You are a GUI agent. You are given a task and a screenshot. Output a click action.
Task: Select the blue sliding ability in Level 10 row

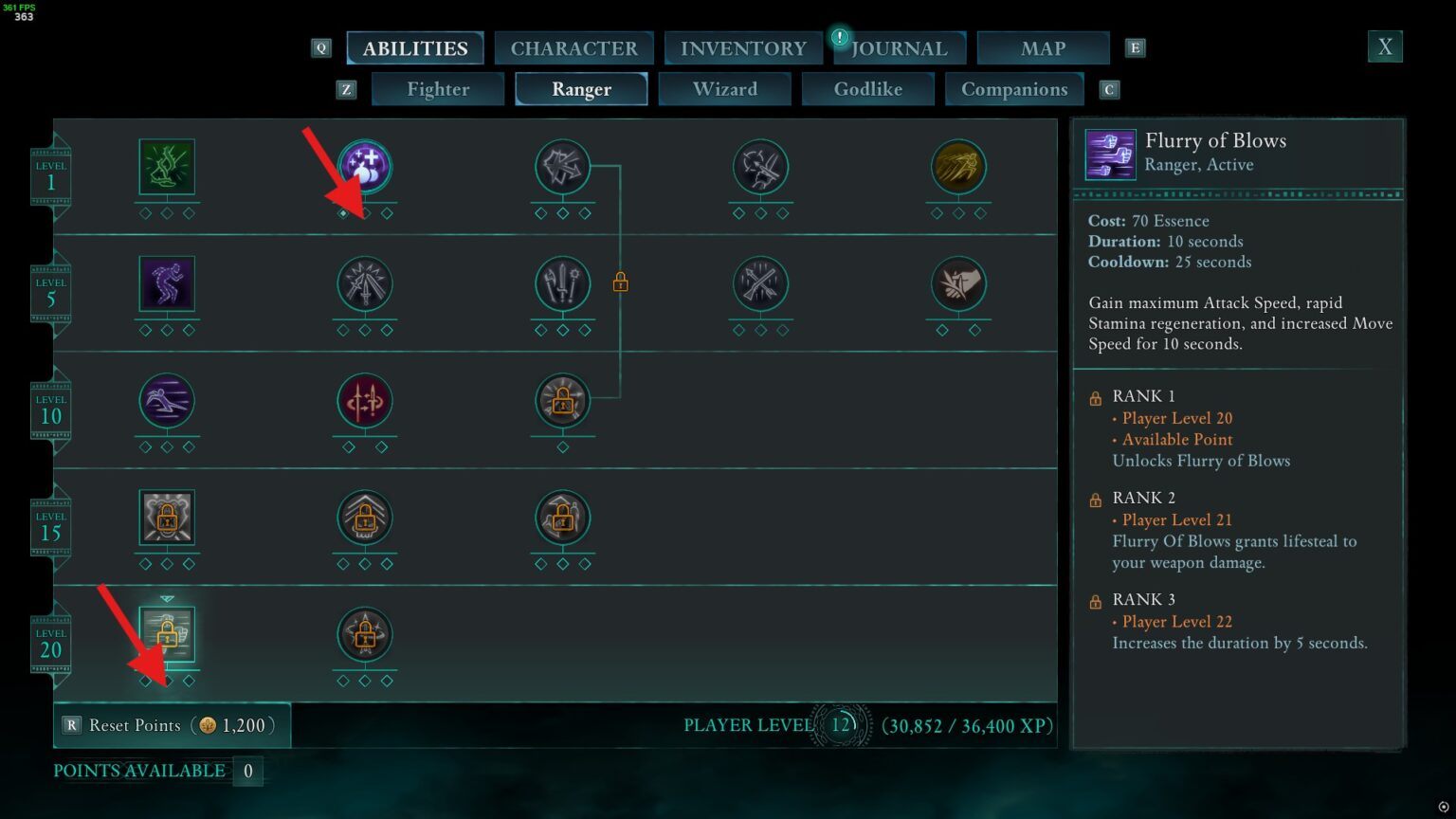pos(167,401)
